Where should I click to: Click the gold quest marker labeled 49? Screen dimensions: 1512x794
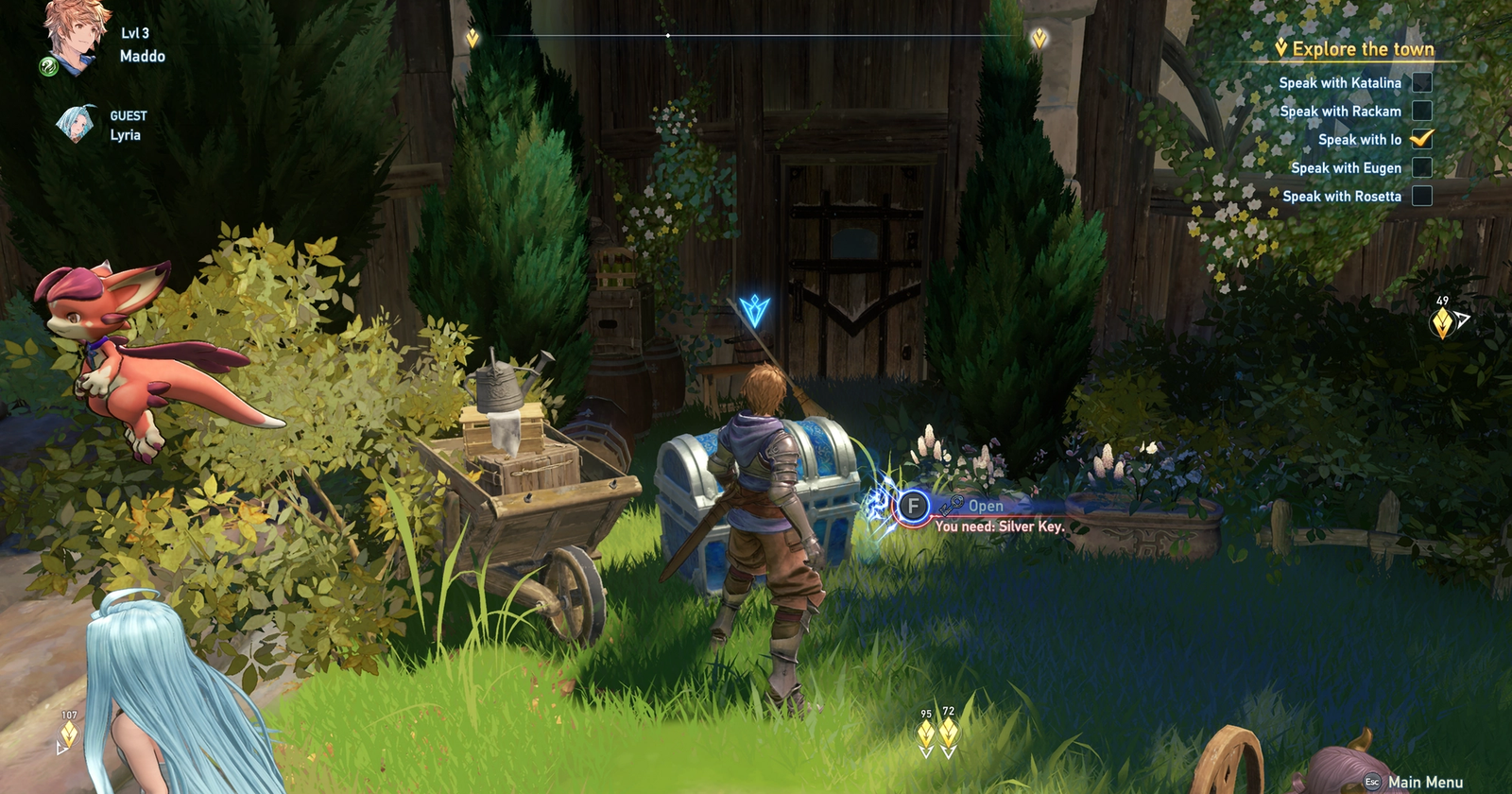coord(1442,323)
